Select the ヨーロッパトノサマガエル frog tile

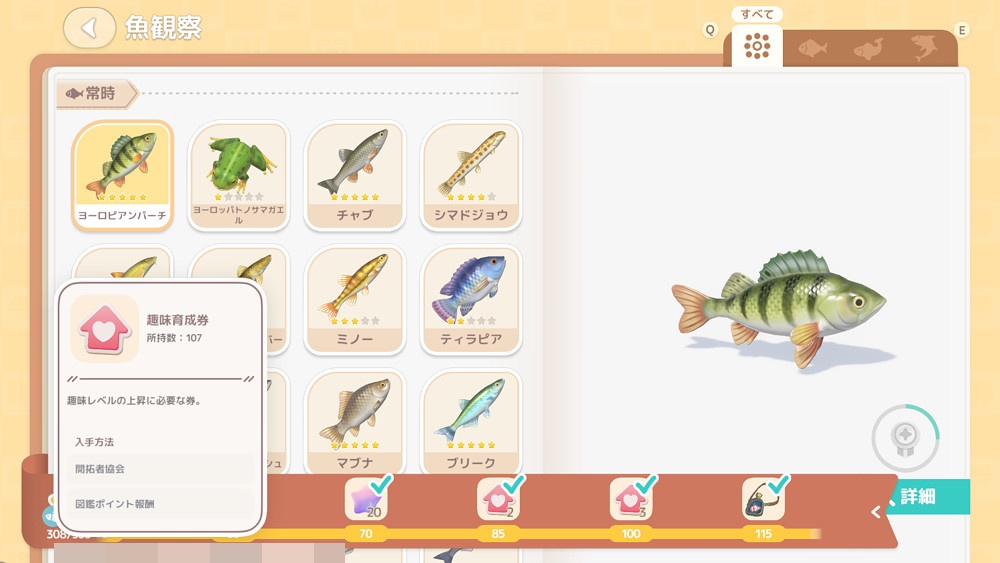click(x=238, y=176)
